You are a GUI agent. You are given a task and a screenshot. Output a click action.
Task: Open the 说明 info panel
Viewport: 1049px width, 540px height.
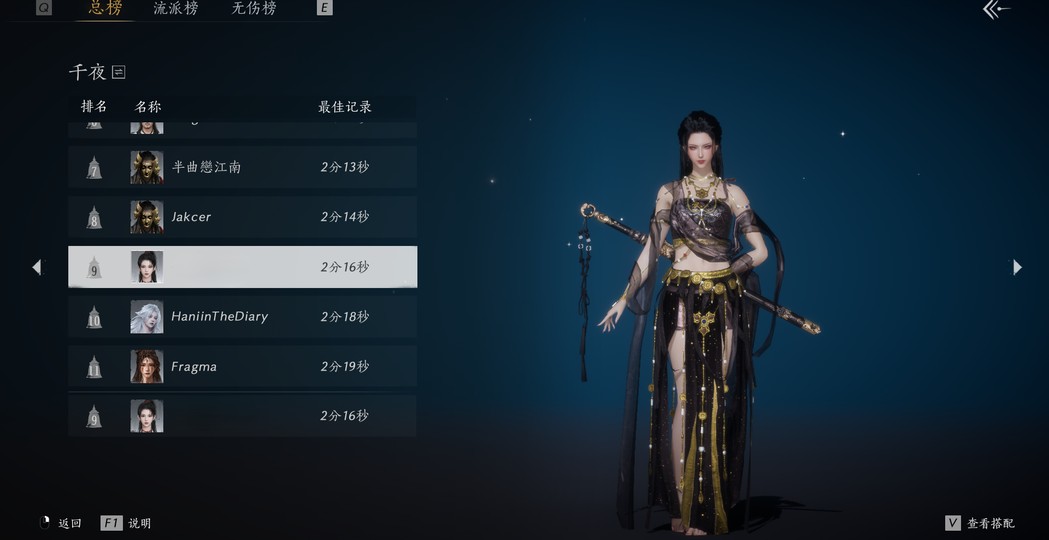(127, 523)
